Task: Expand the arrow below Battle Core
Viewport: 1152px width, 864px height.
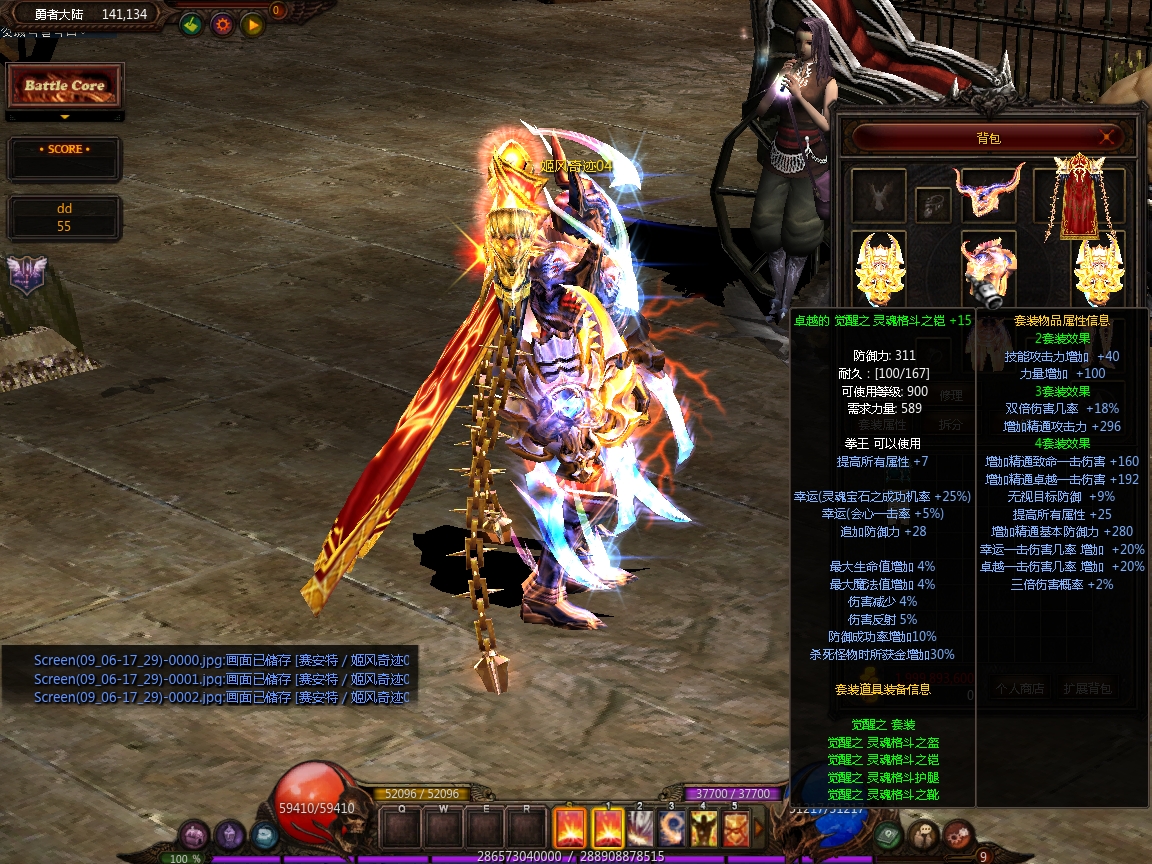Action: click(x=65, y=117)
